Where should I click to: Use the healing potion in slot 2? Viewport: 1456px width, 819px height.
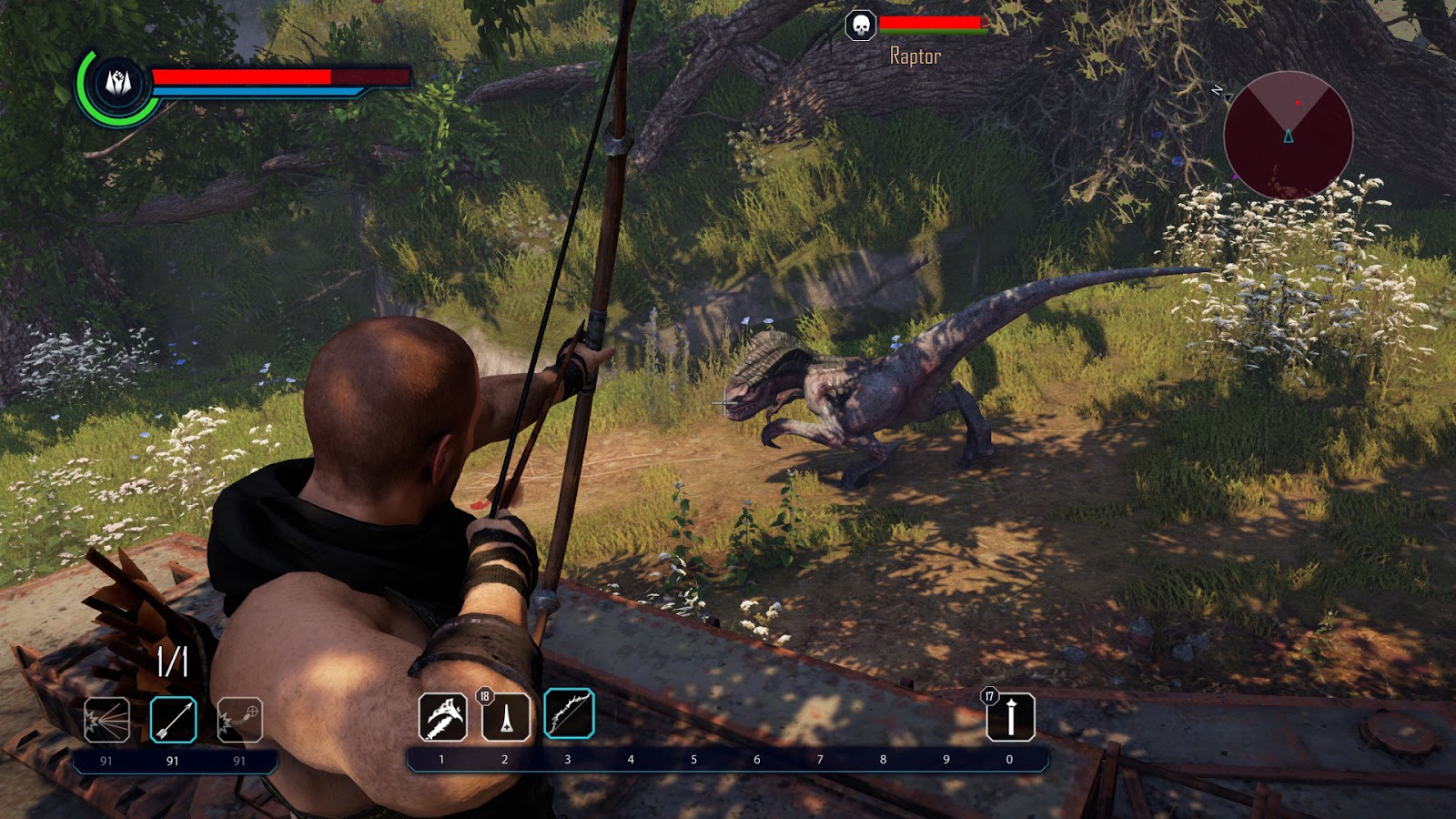(505, 717)
